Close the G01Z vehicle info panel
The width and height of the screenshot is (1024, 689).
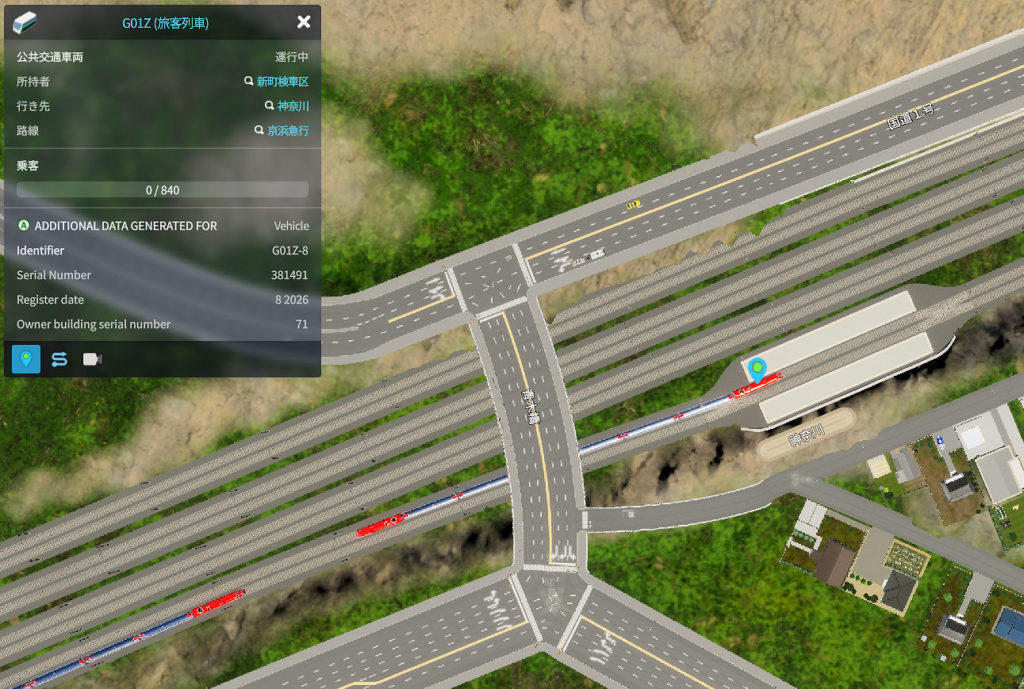pos(304,22)
